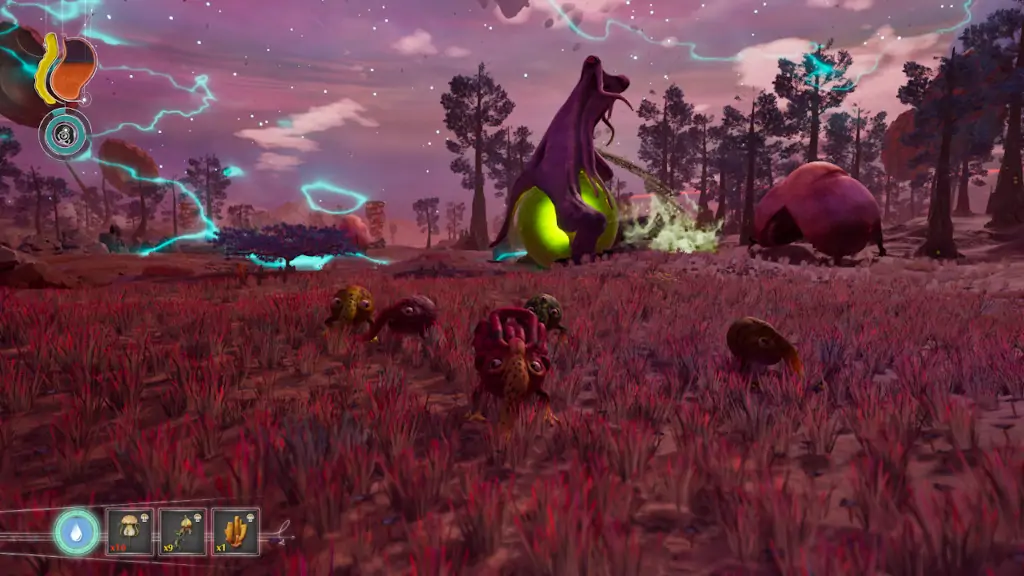Image resolution: width=1024 pixels, height=576 pixels.
Task: Select the glowing water droplet ability
Action: tap(77, 531)
